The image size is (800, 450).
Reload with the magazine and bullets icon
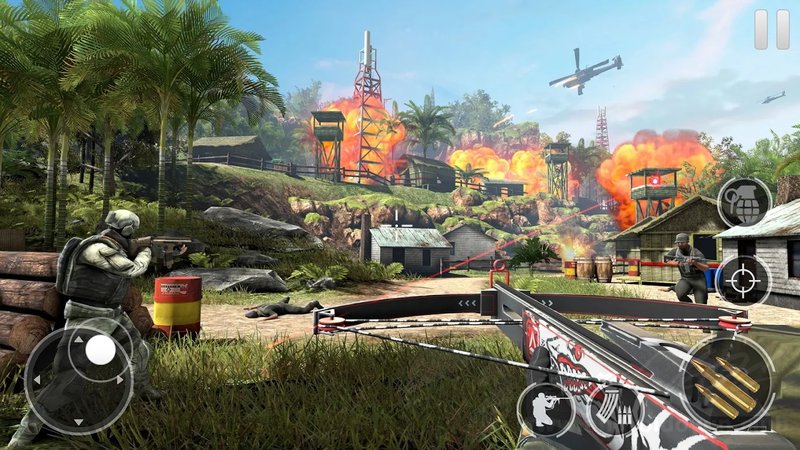pos(613,409)
